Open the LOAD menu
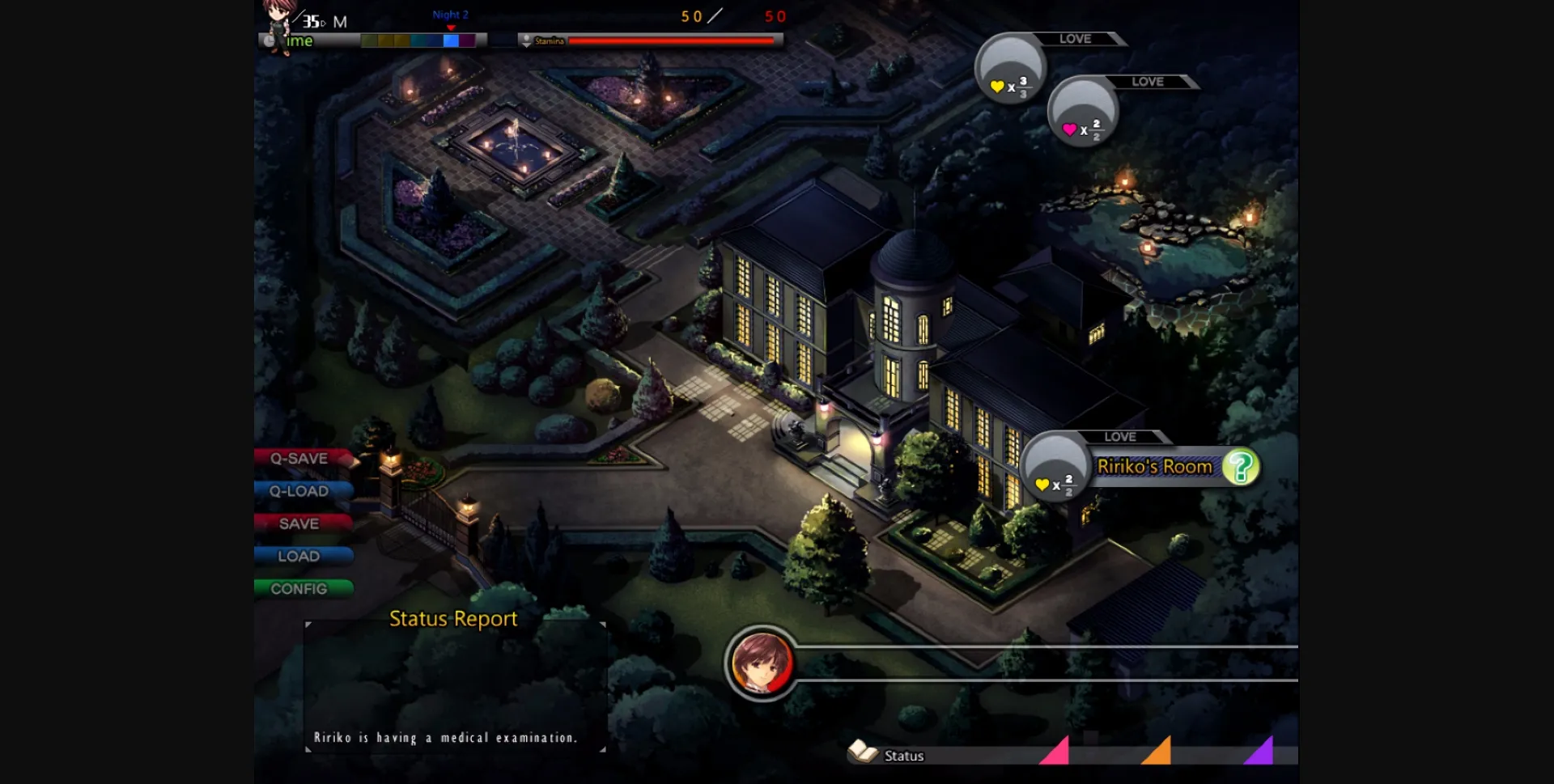The width and height of the screenshot is (1554, 784). click(299, 556)
